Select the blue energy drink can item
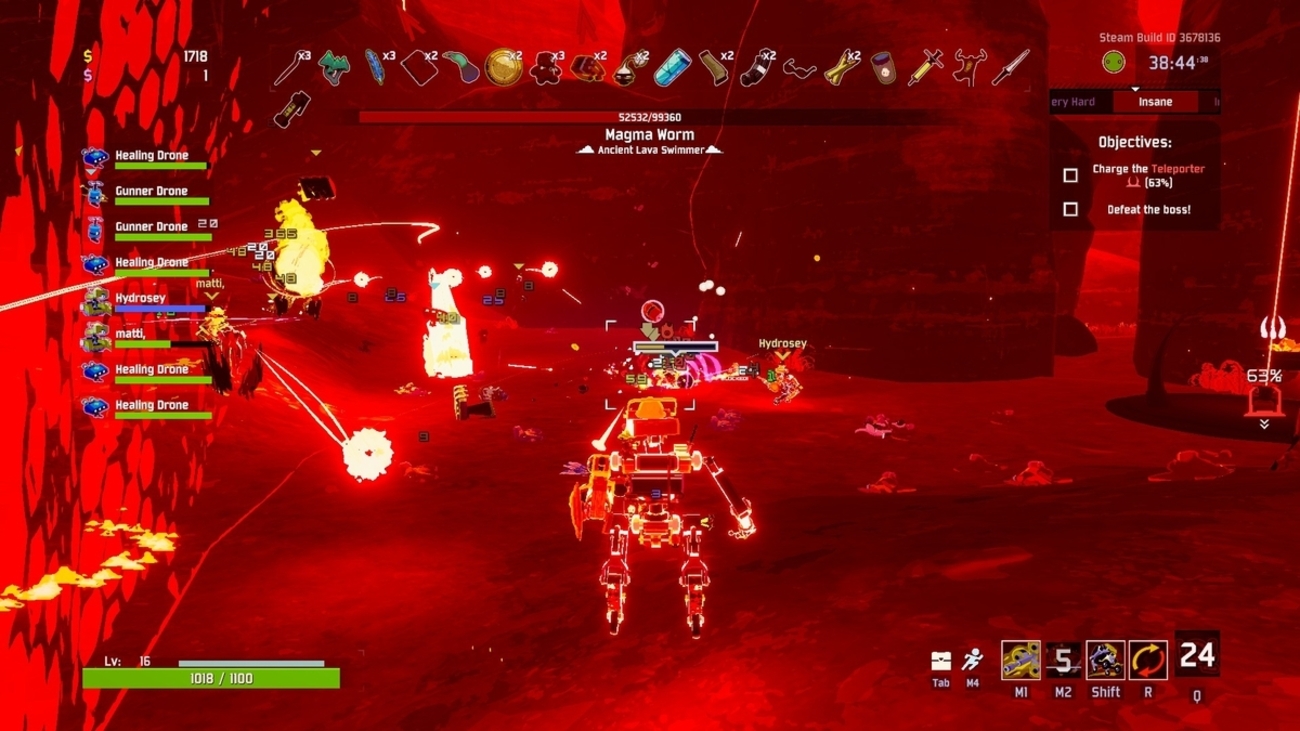Image resolution: width=1300 pixels, height=731 pixels. pos(672,68)
